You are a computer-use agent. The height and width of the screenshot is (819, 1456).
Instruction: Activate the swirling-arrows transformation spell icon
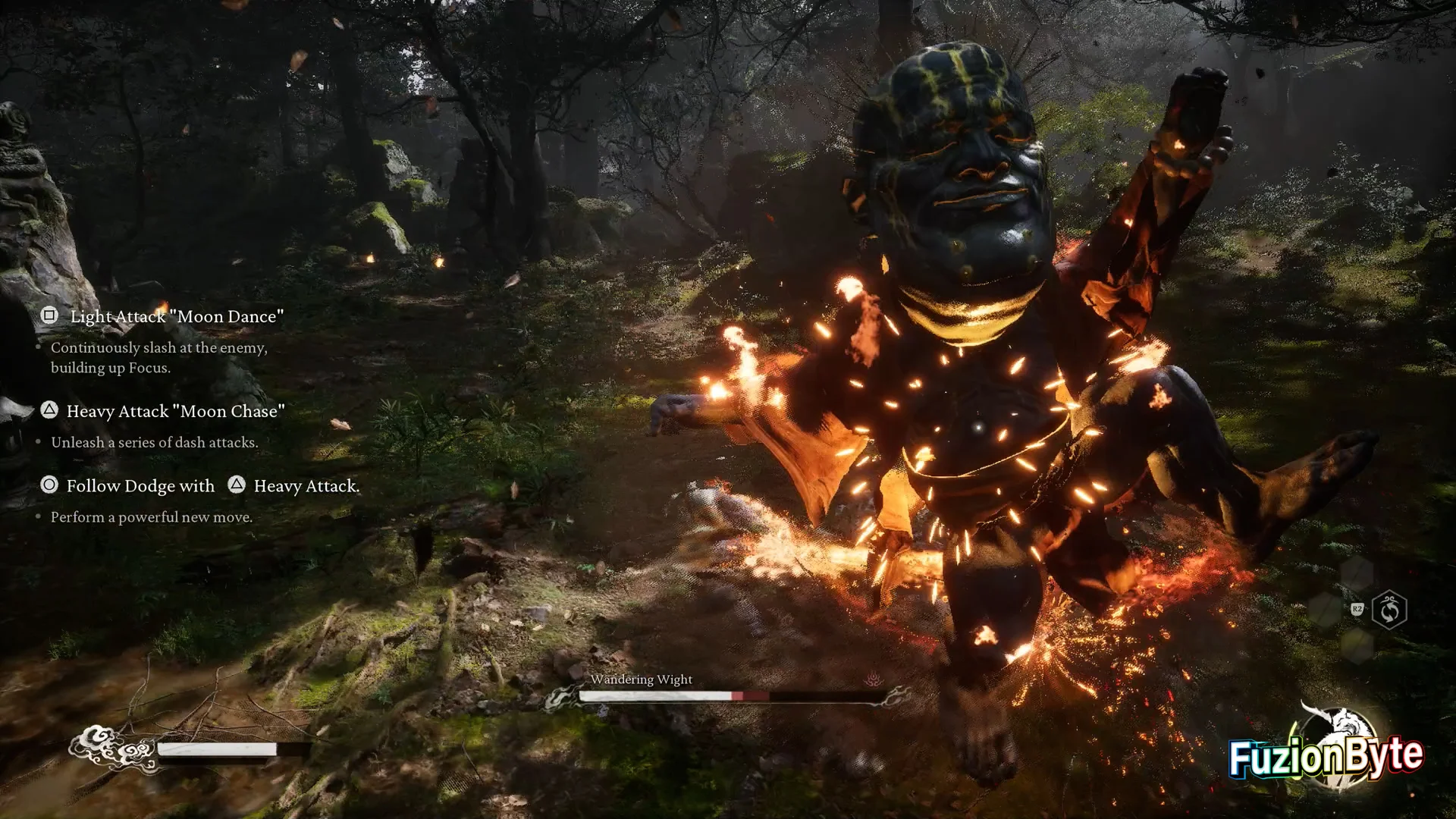[1389, 610]
